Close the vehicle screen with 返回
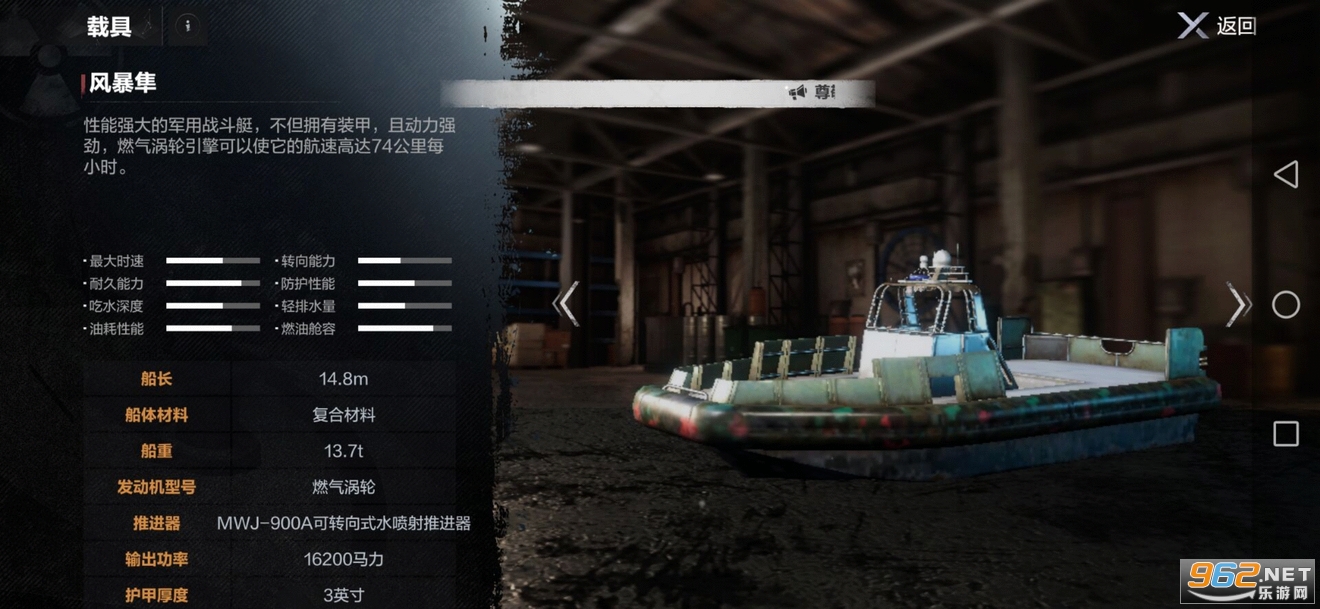 (1216, 26)
